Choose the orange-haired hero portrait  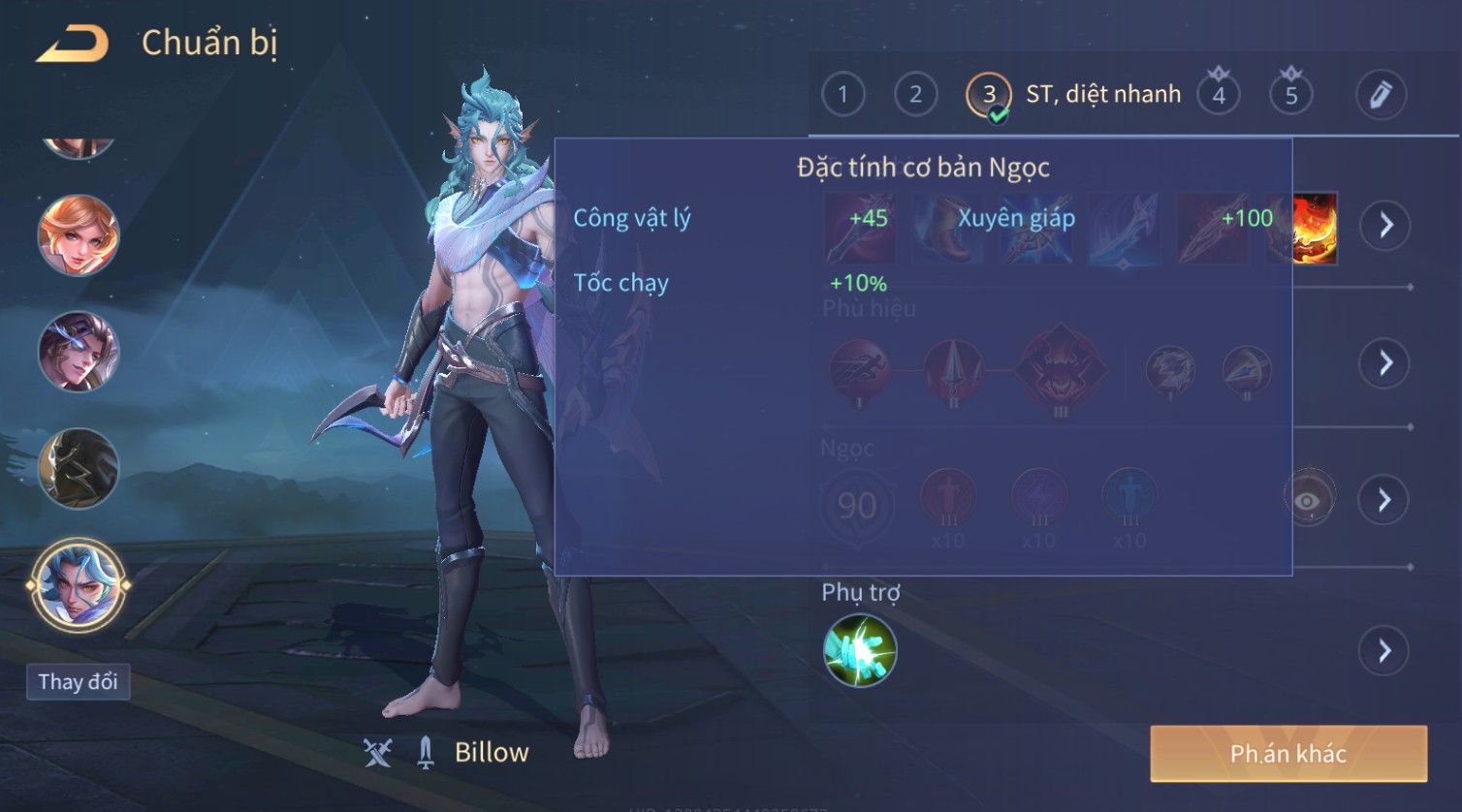click(78, 235)
